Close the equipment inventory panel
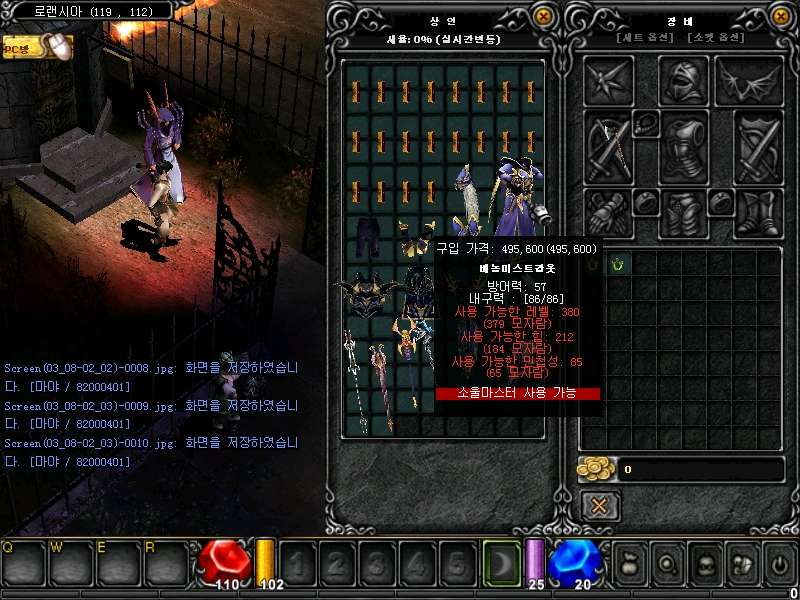 coord(781,16)
